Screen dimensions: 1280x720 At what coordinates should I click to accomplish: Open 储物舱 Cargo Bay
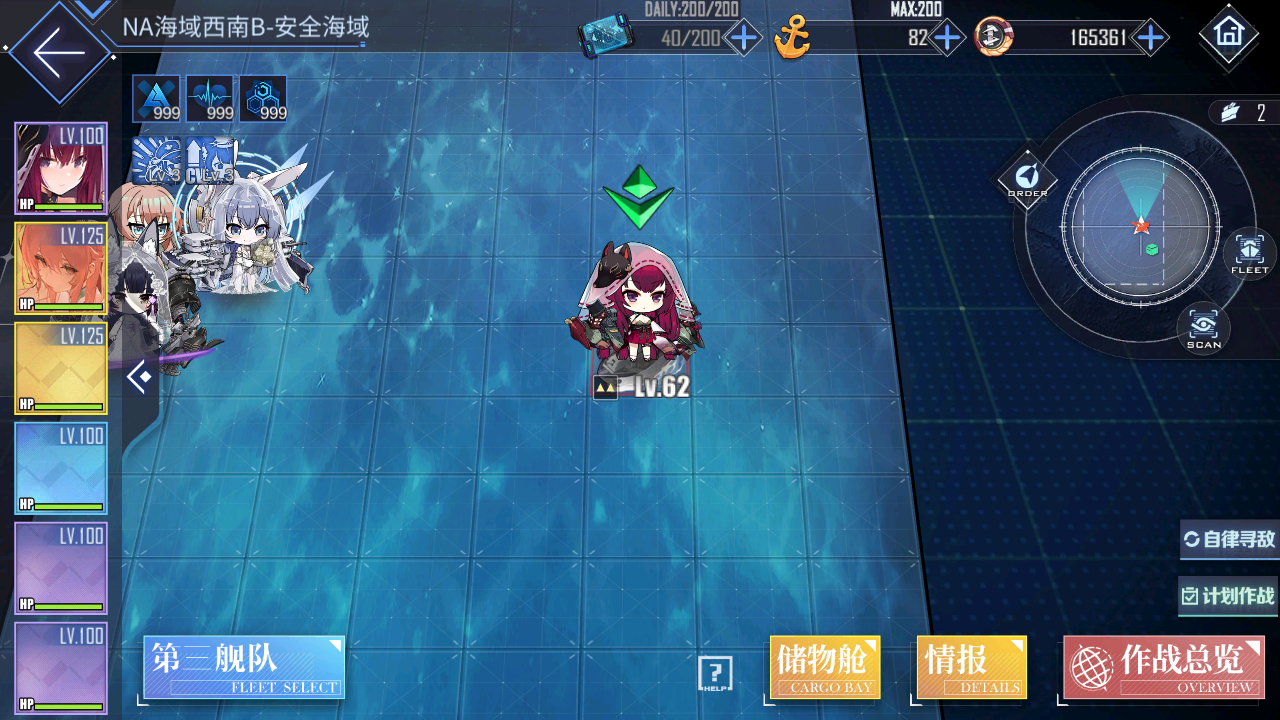[x=825, y=667]
